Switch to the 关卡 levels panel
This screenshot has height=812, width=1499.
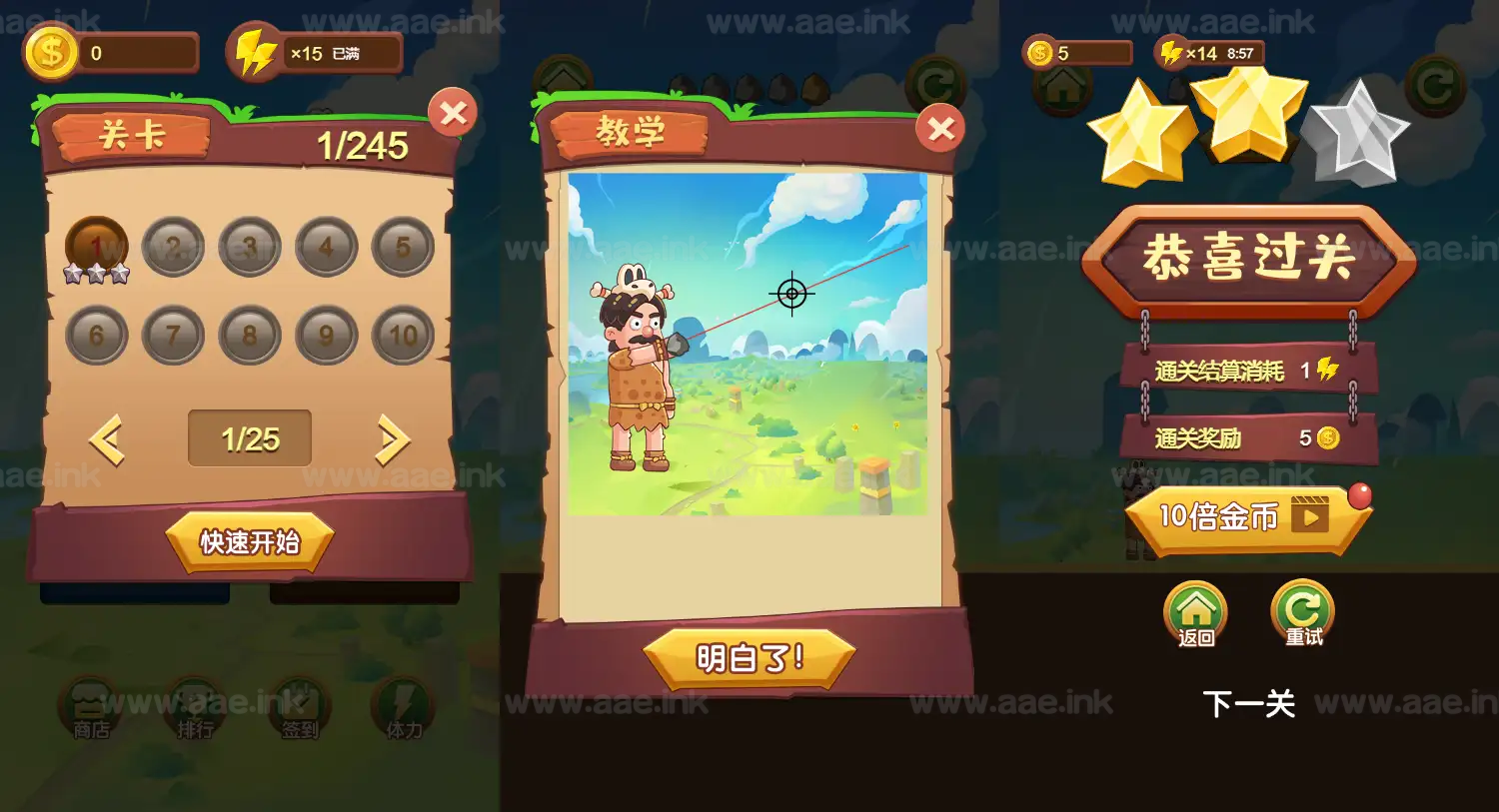134,135
